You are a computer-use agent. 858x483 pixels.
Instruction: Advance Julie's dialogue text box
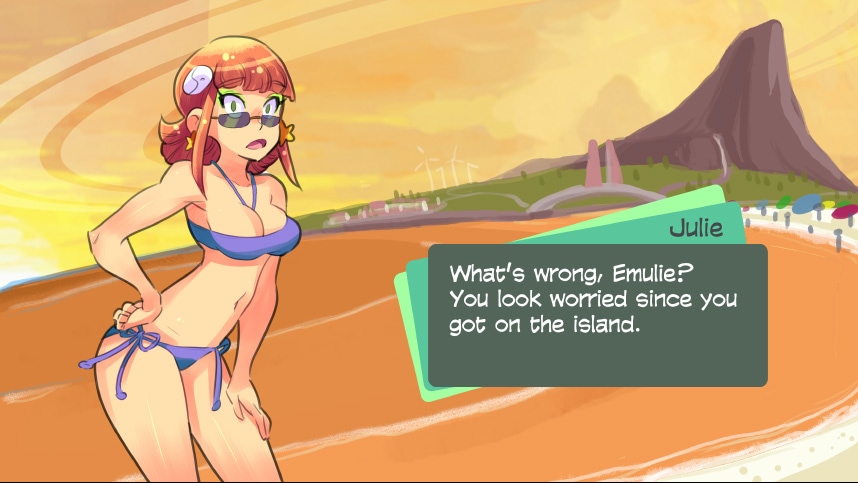point(597,315)
